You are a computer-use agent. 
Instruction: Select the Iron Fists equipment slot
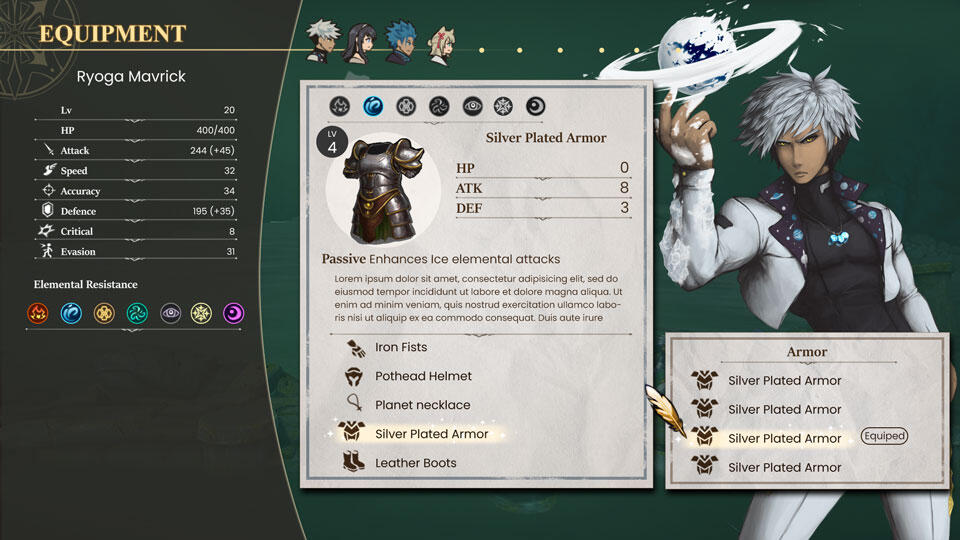click(x=400, y=348)
